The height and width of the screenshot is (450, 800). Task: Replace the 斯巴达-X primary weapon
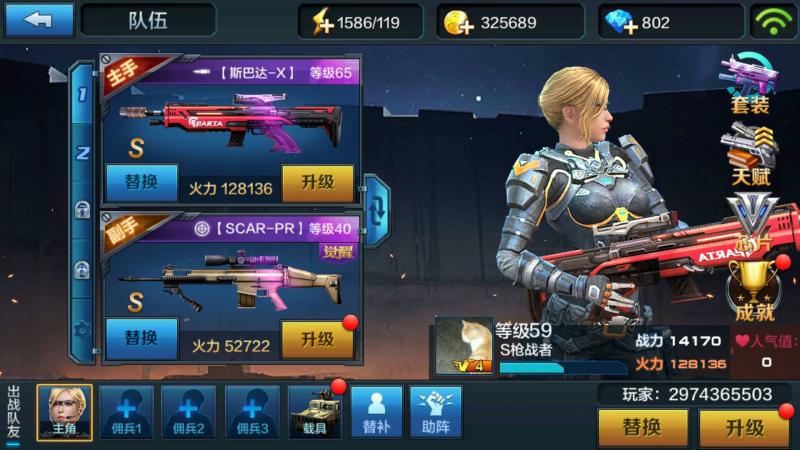(x=141, y=185)
